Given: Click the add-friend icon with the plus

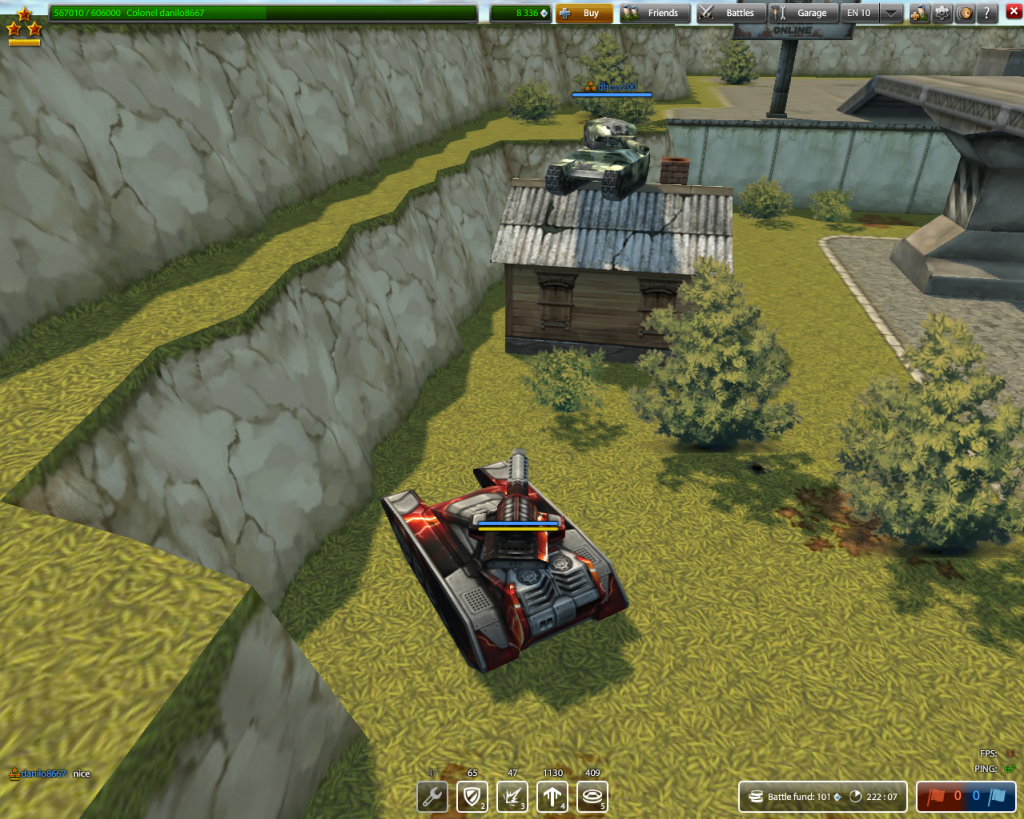Looking at the screenshot, I should (919, 13).
